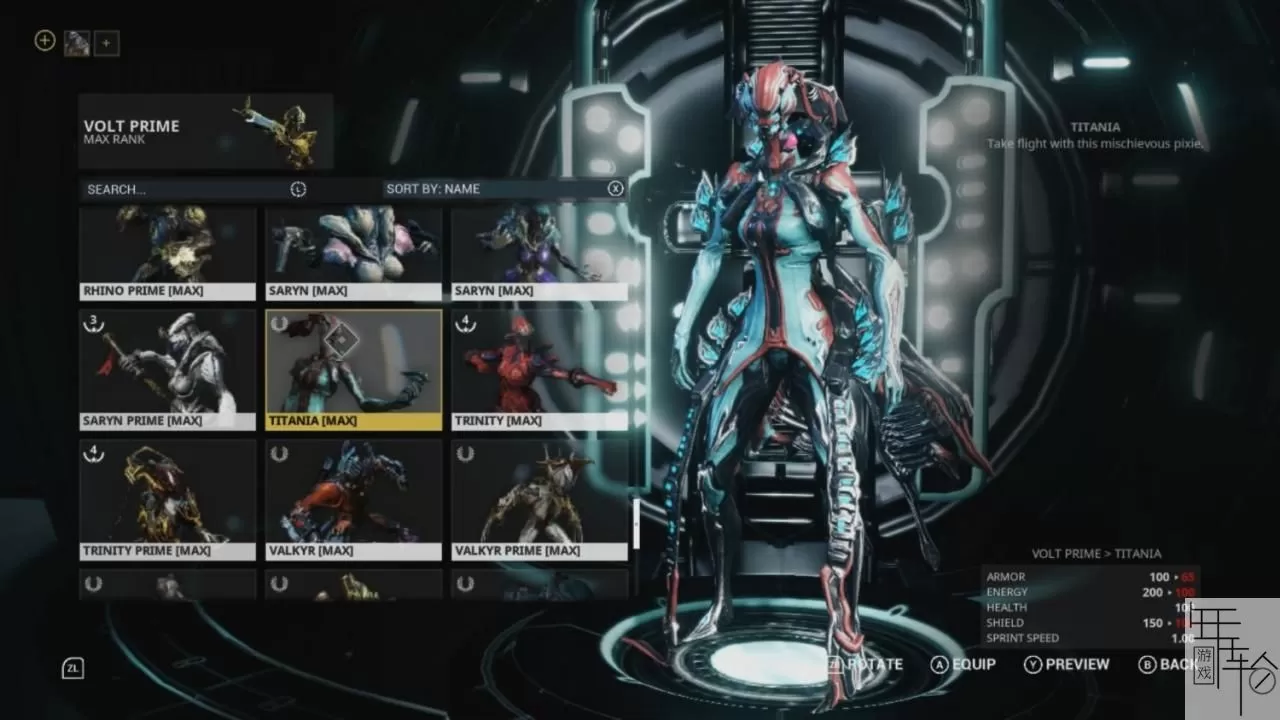This screenshot has width=1280, height=720.
Task: Click the square plus button beside the avatar
Action: pos(107,43)
